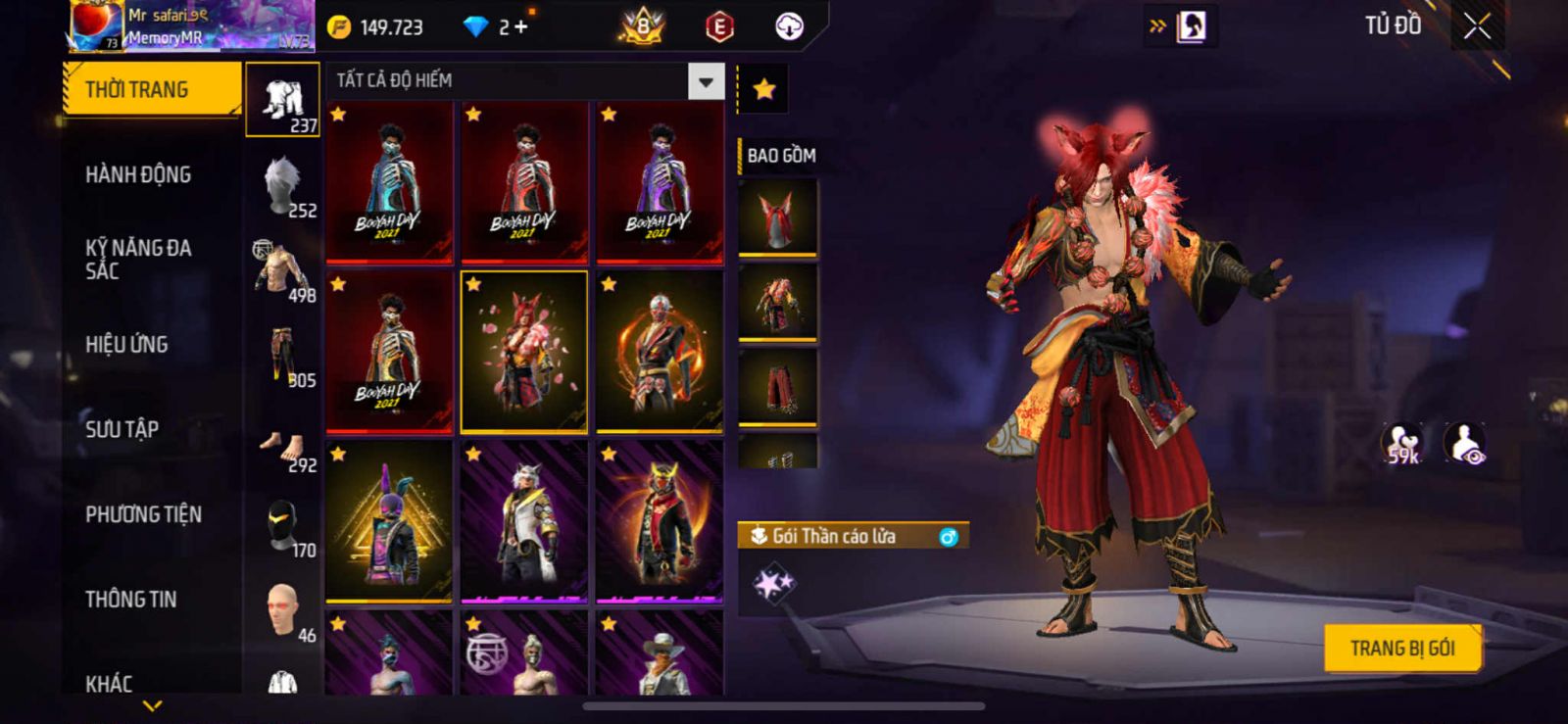Image resolution: width=1568 pixels, height=724 pixels.
Task: Select the fire fox bundle thumbnail
Action: coord(524,352)
